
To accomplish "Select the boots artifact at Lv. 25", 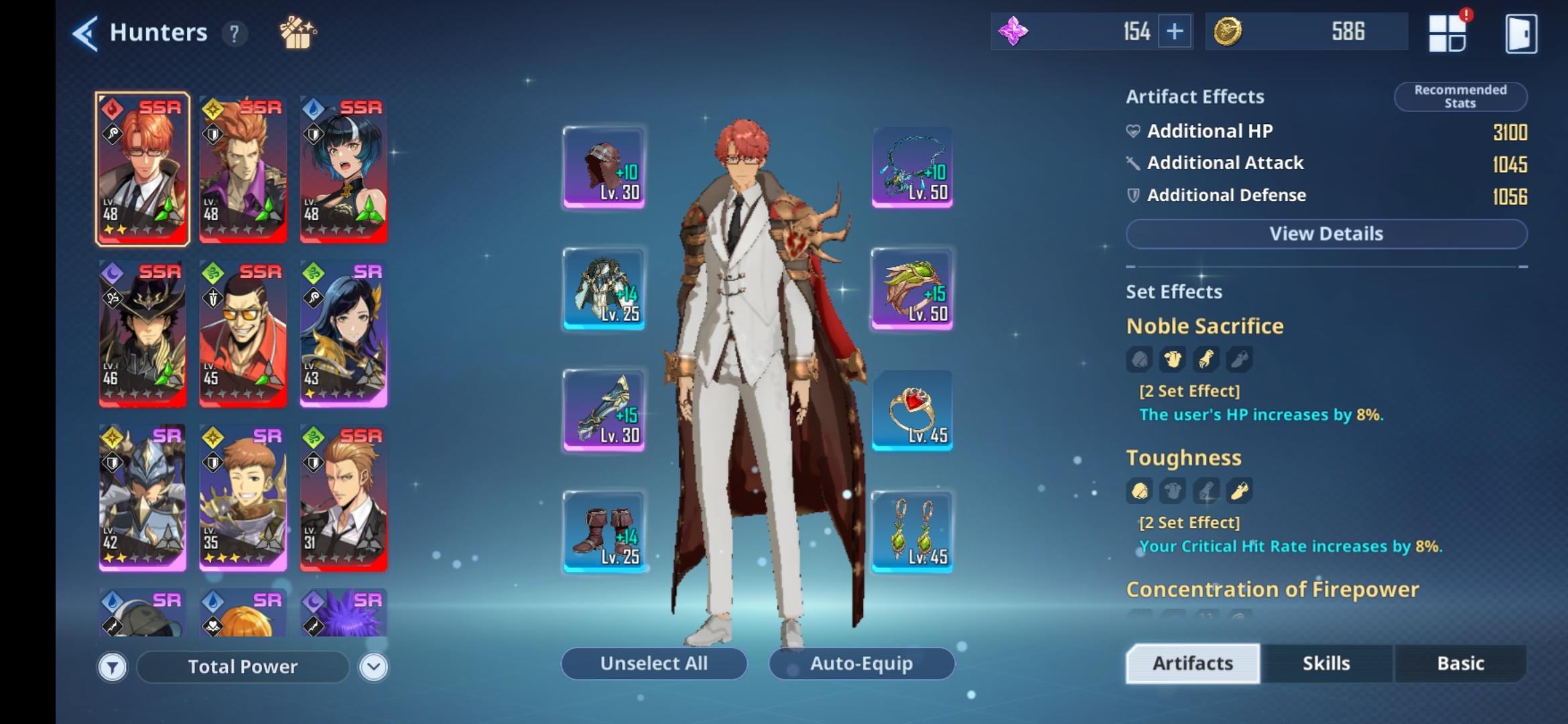I will coord(604,532).
